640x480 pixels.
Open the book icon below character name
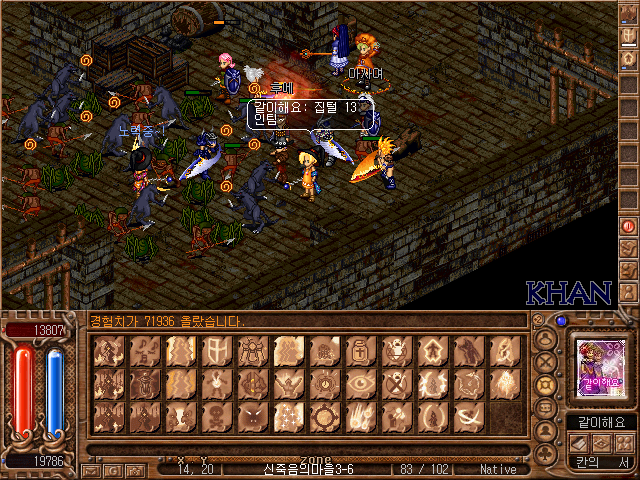click(x=578, y=443)
